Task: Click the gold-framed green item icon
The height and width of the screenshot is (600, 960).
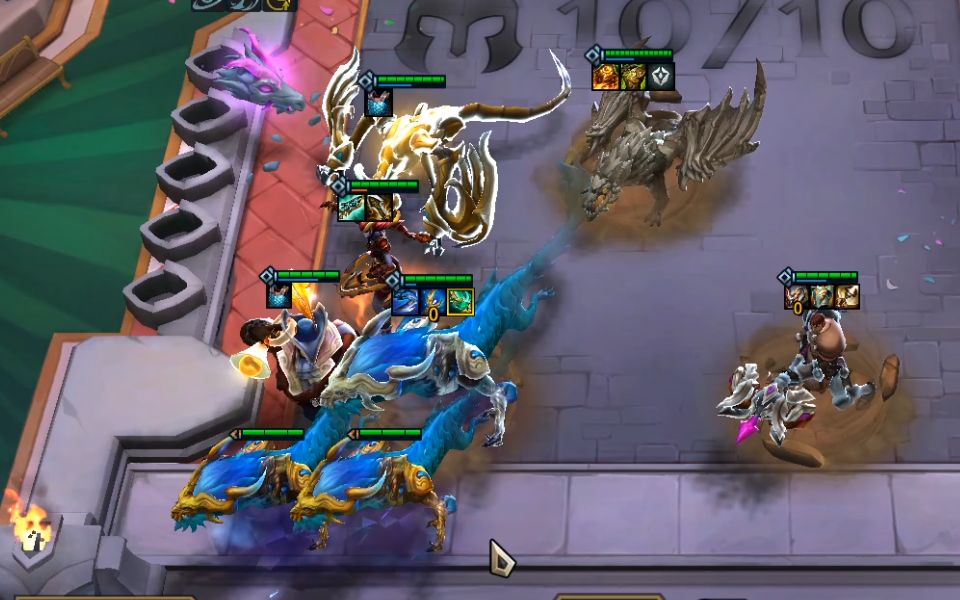Action: coord(460,301)
